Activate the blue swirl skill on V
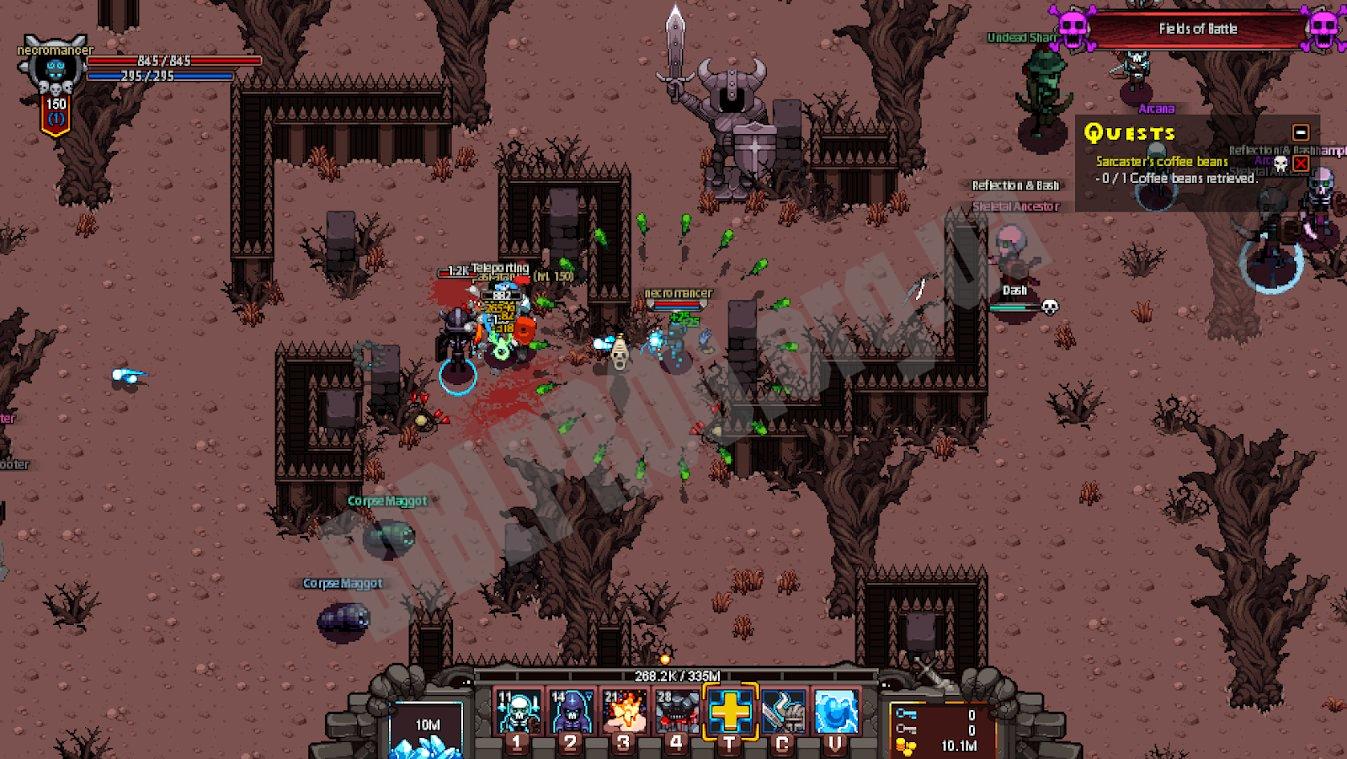The height and width of the screenshot is (759, 1347). coord(836,712)
